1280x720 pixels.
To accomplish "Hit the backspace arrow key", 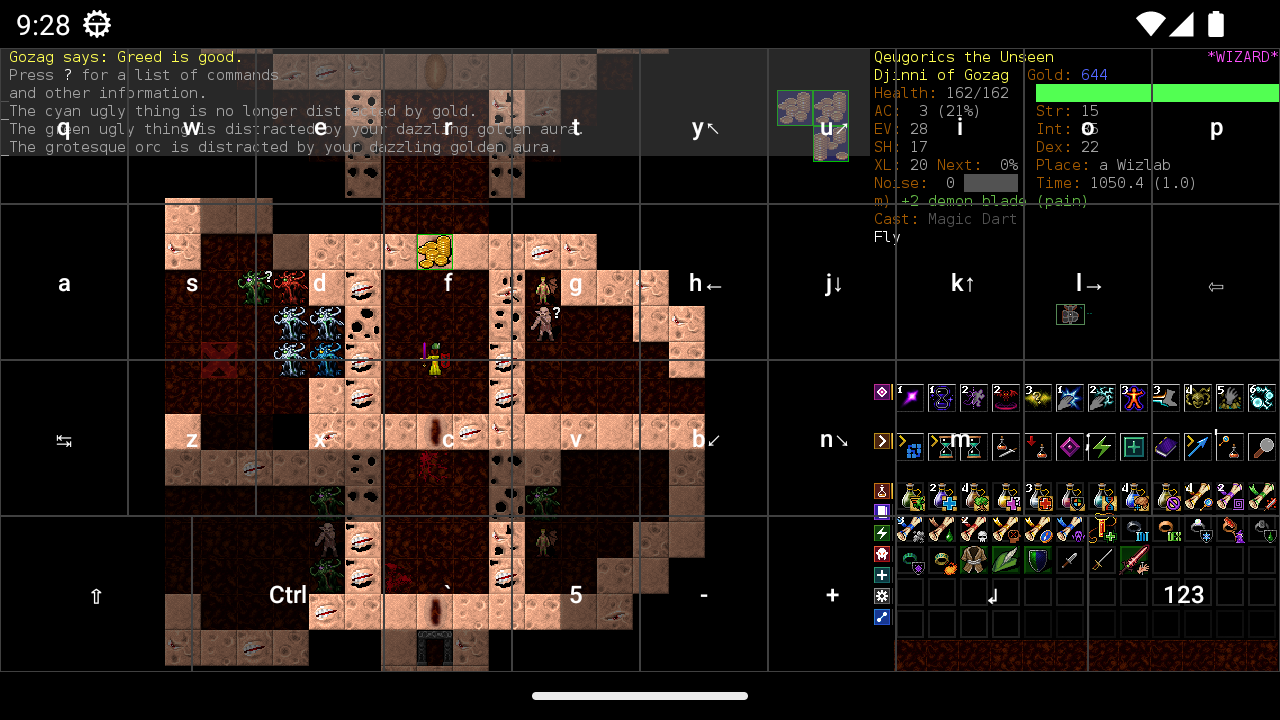I will 1216,286.
